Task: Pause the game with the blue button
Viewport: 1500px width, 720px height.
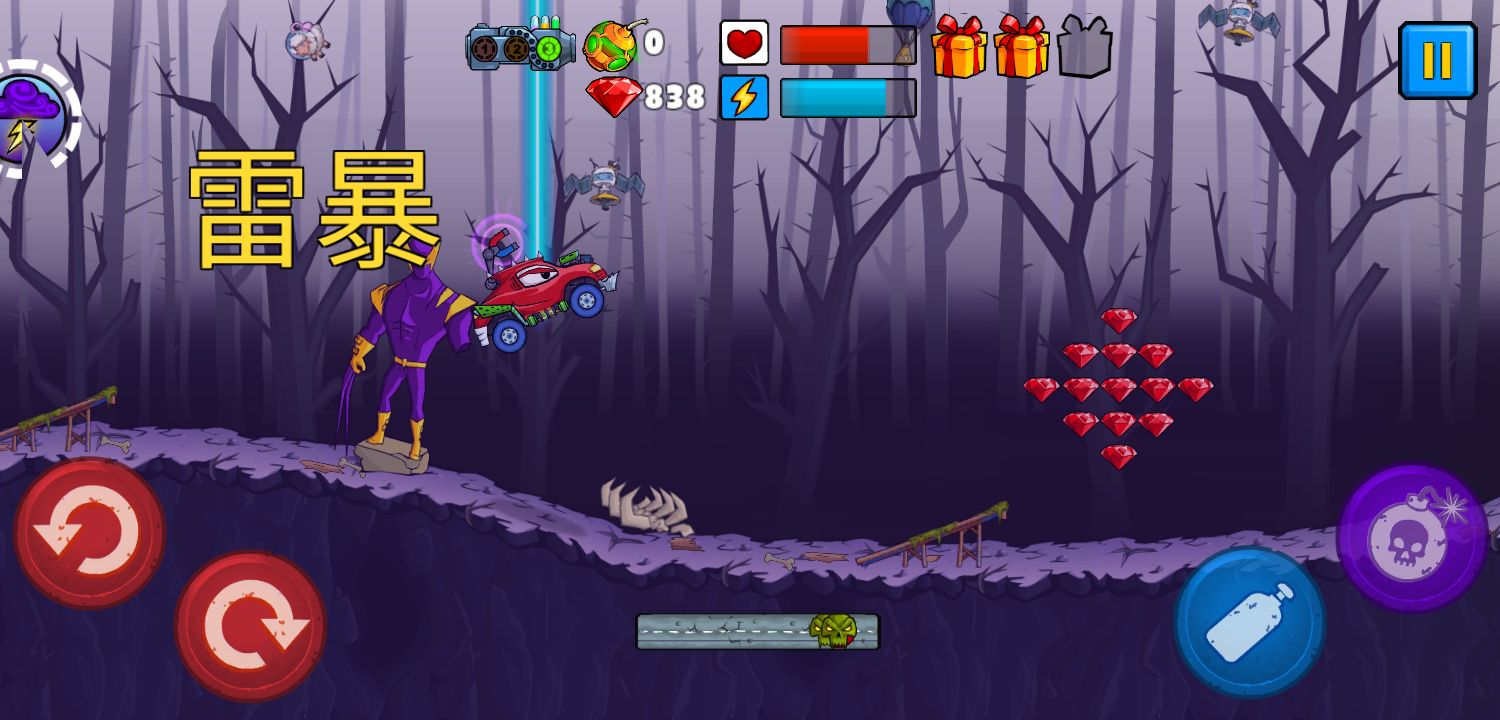Action: [1437, 60]
